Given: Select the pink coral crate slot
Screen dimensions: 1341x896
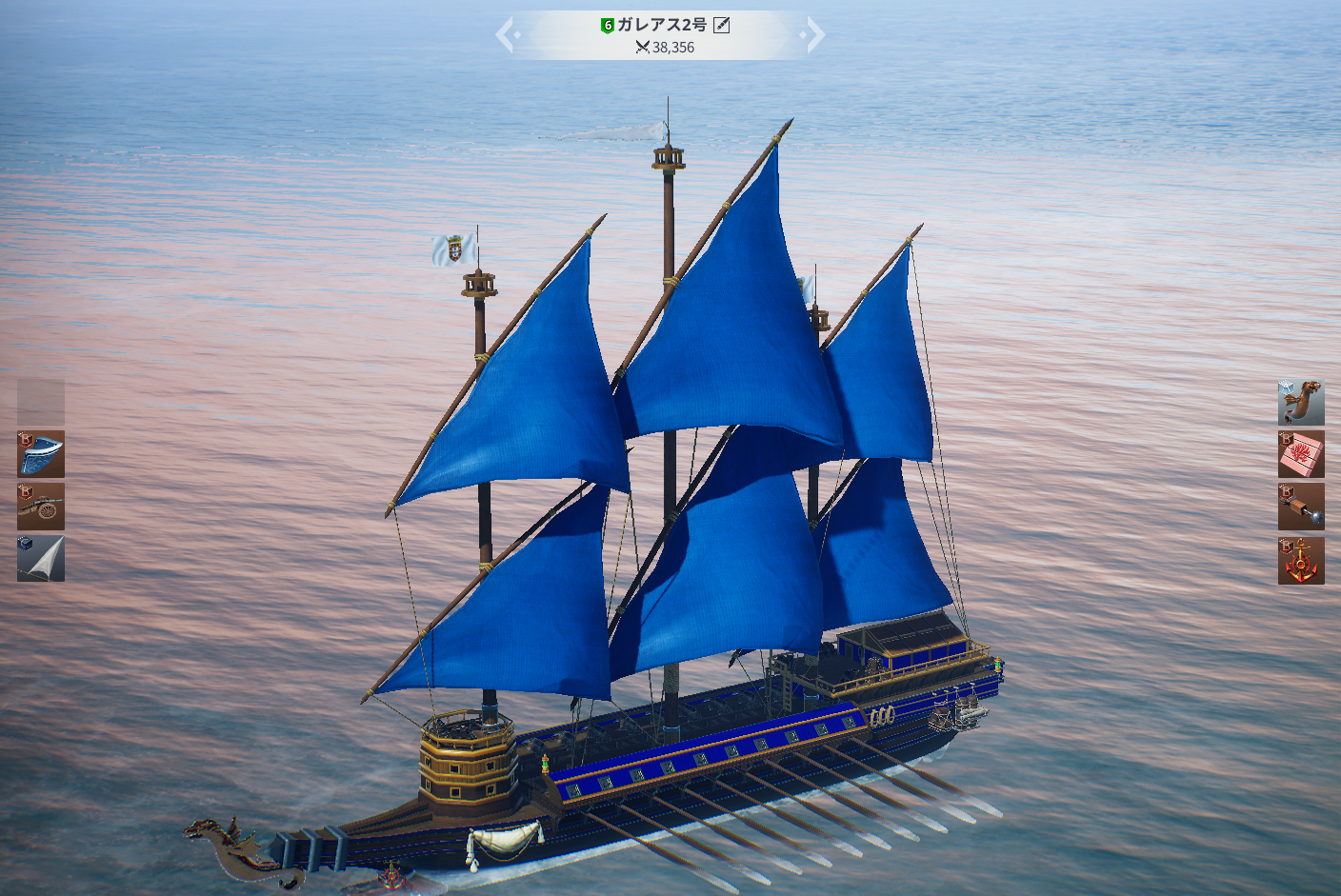Looking at the screenshot, I should pyautogui.click(x=1301, y=454).
